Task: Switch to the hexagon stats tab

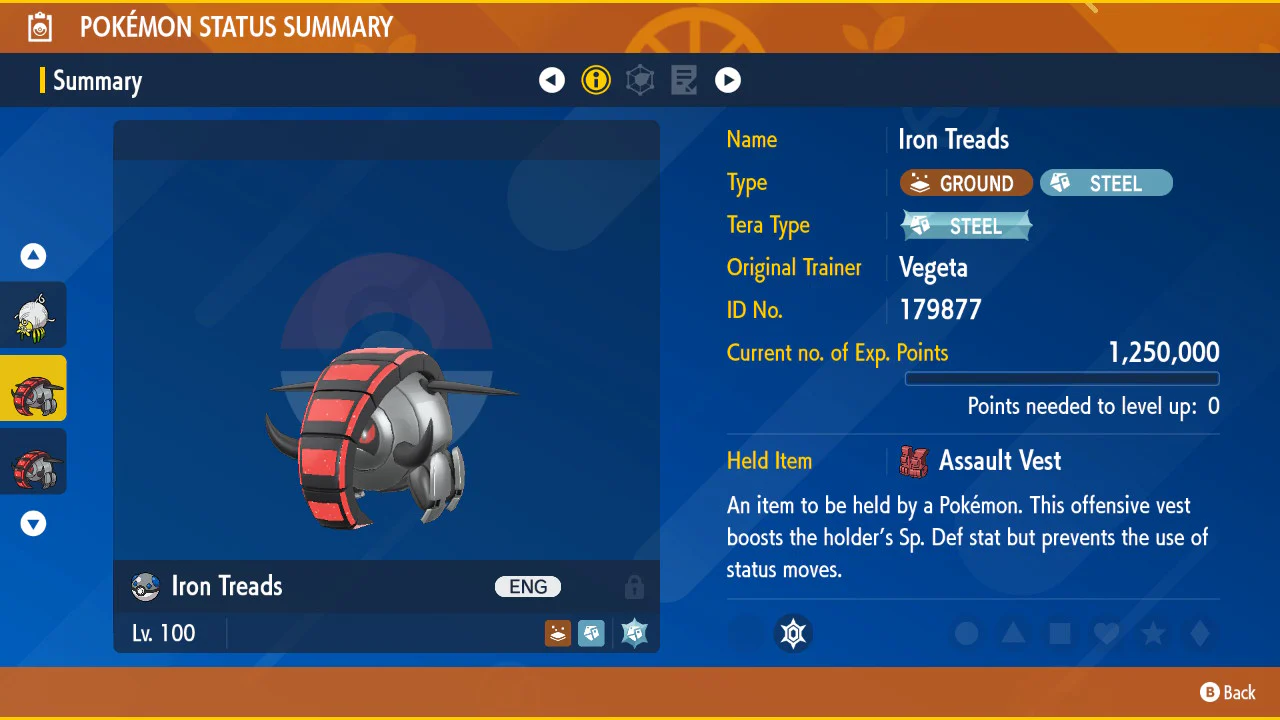Action: click(640, 80)
